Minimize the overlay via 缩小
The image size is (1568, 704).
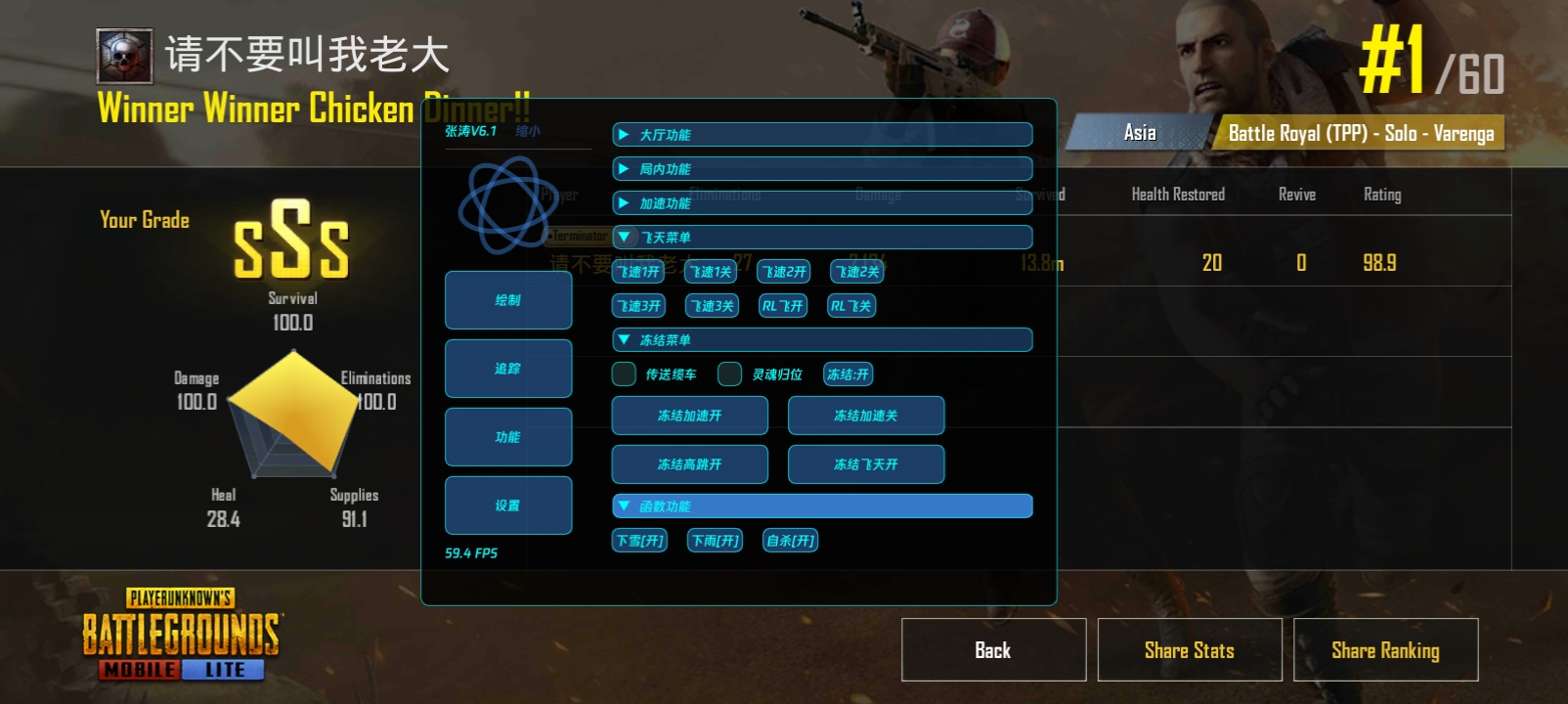(x=528, y=131)
